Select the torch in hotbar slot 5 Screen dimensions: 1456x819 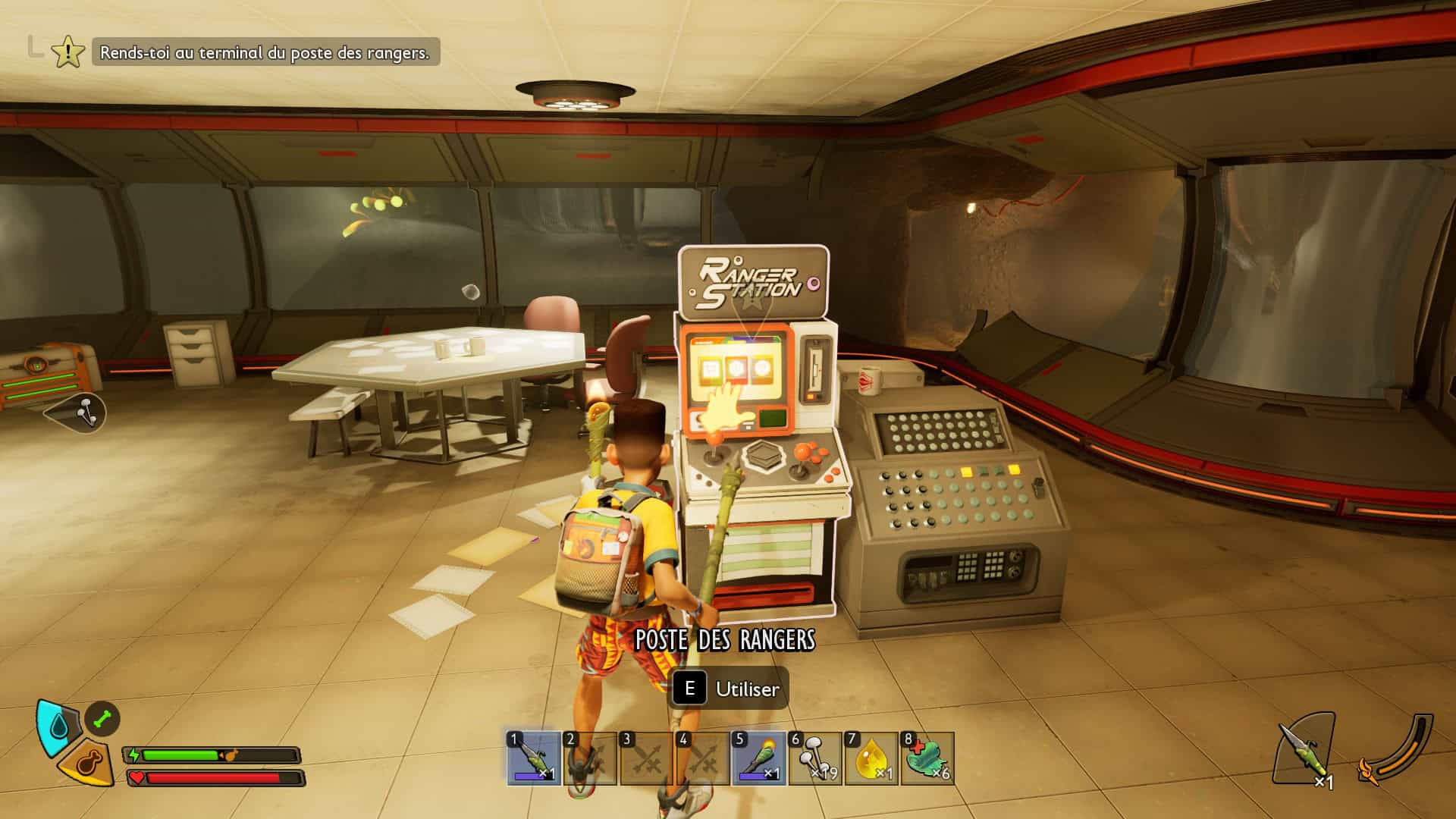[758, 758]
